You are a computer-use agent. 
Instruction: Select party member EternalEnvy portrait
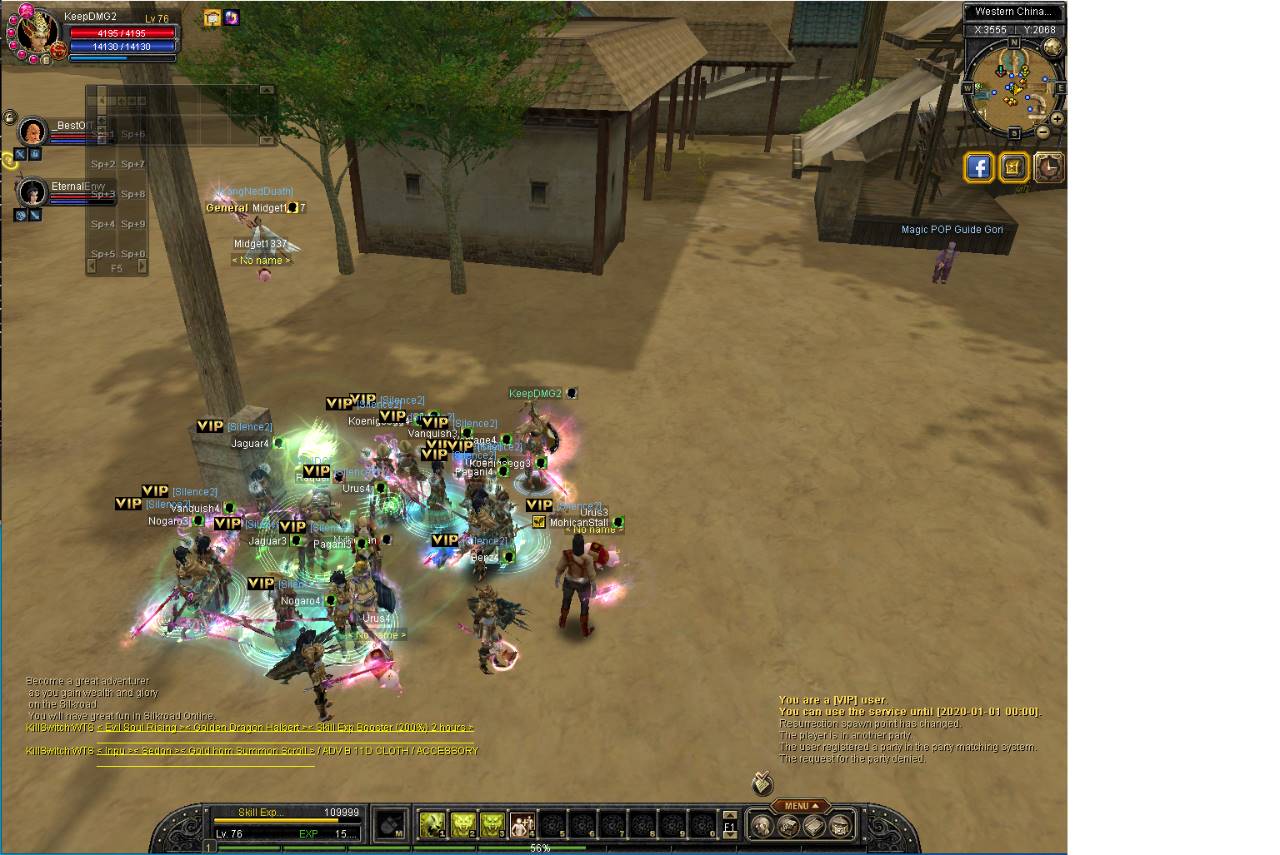tap(33, 191)
